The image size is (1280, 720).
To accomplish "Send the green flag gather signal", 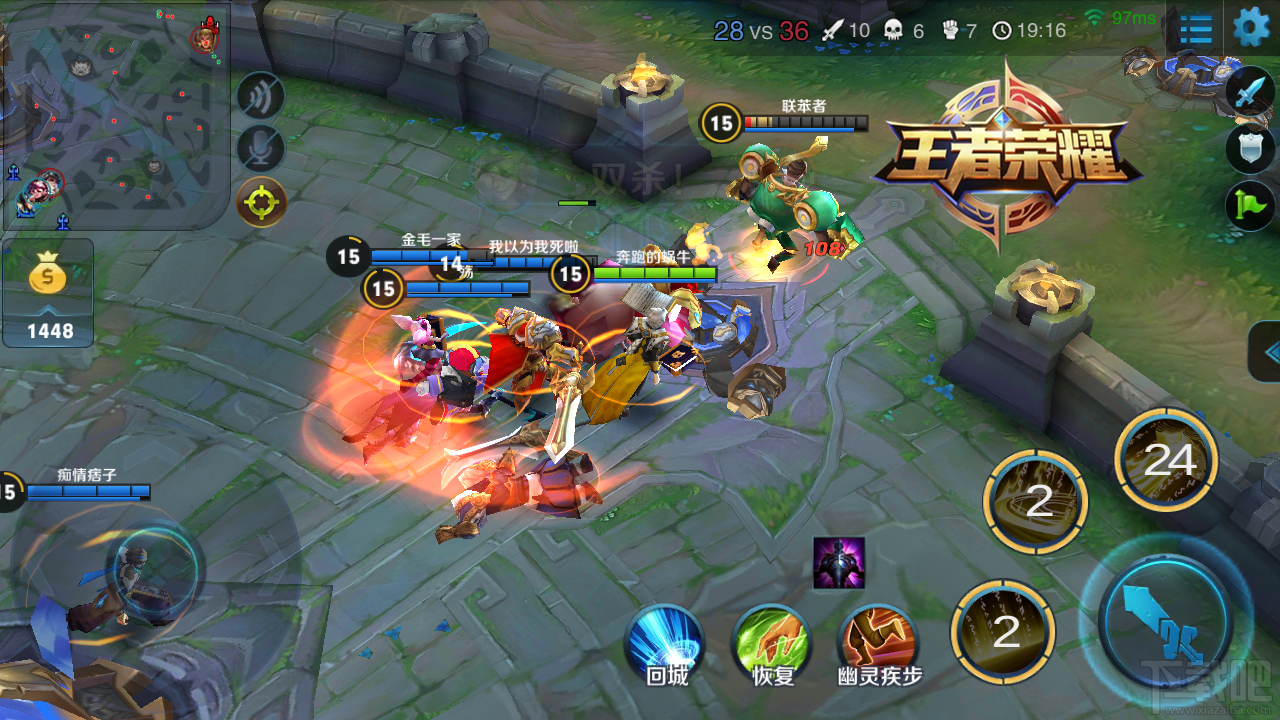I will click(x=1251, y=204).
